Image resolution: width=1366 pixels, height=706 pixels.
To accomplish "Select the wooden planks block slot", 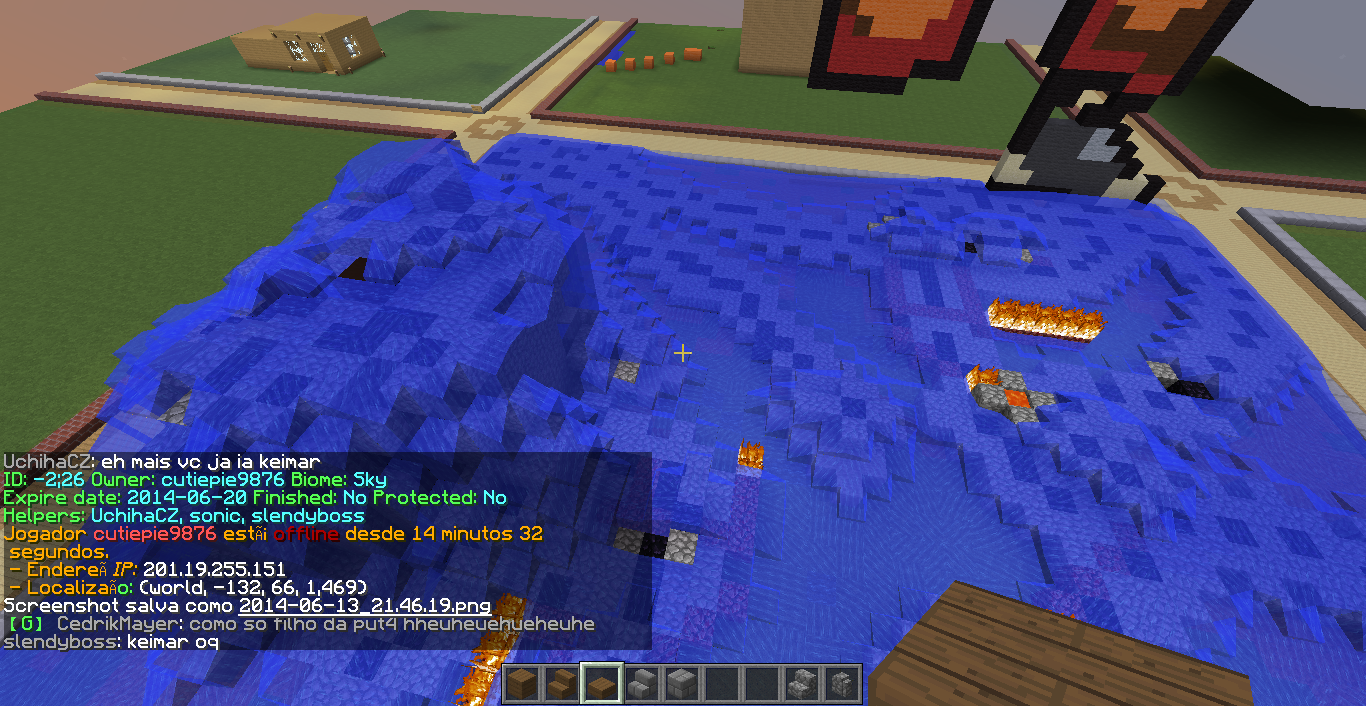I will [522, 685].
